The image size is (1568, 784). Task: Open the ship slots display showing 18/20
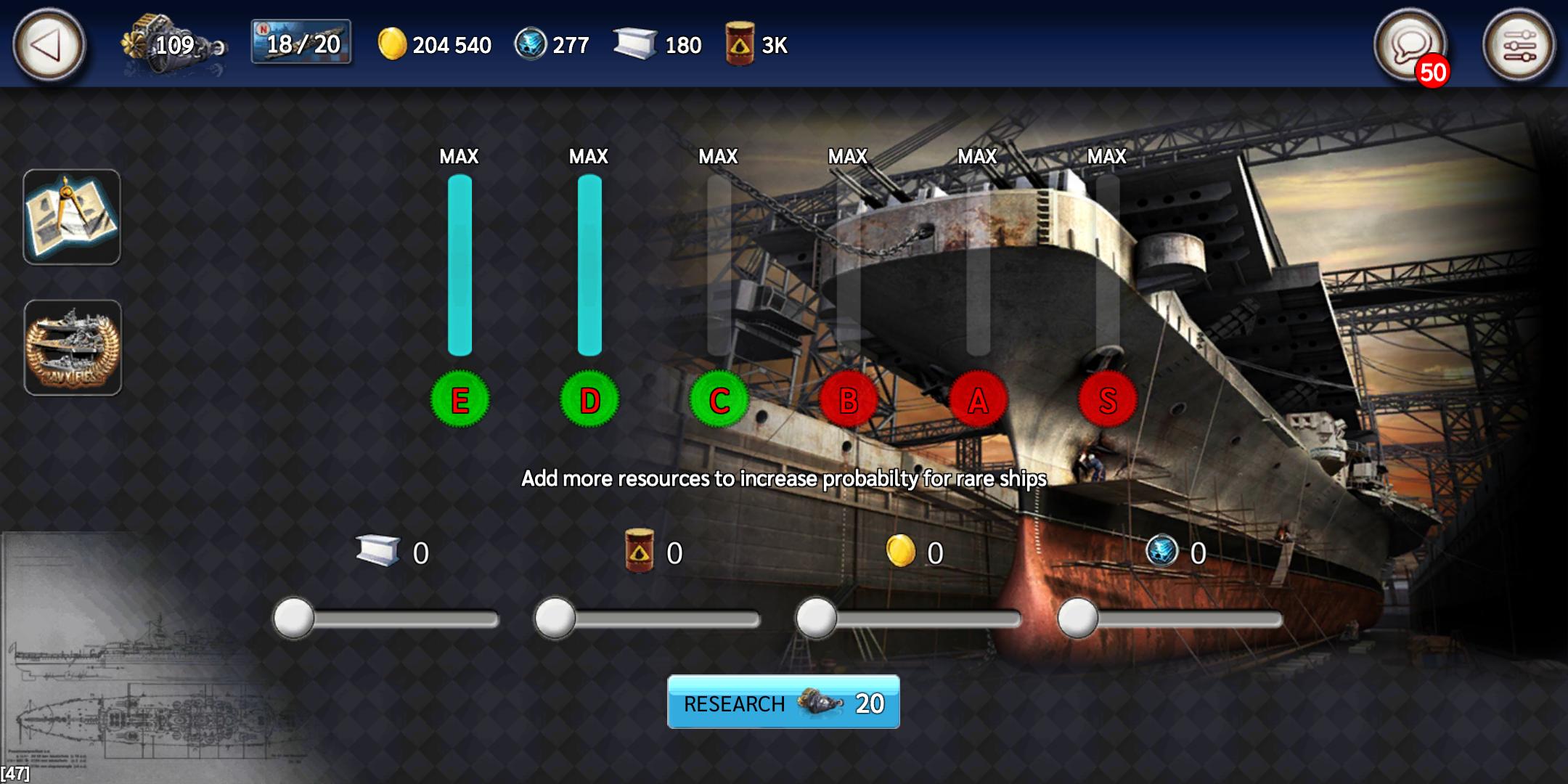point(298,45)
